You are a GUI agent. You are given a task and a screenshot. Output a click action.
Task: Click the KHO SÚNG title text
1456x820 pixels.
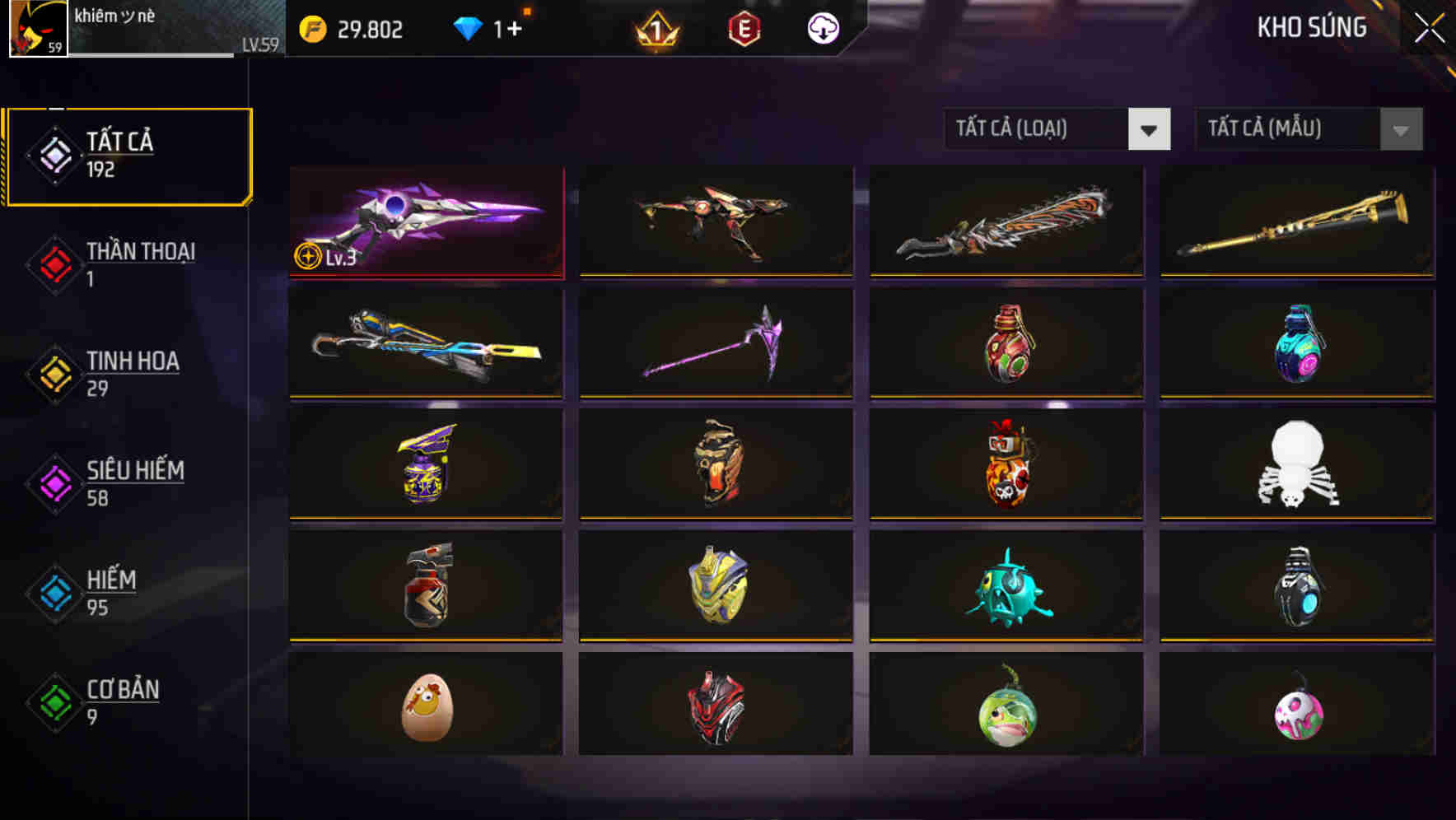pyautogui.click(x=1311, y=27)
